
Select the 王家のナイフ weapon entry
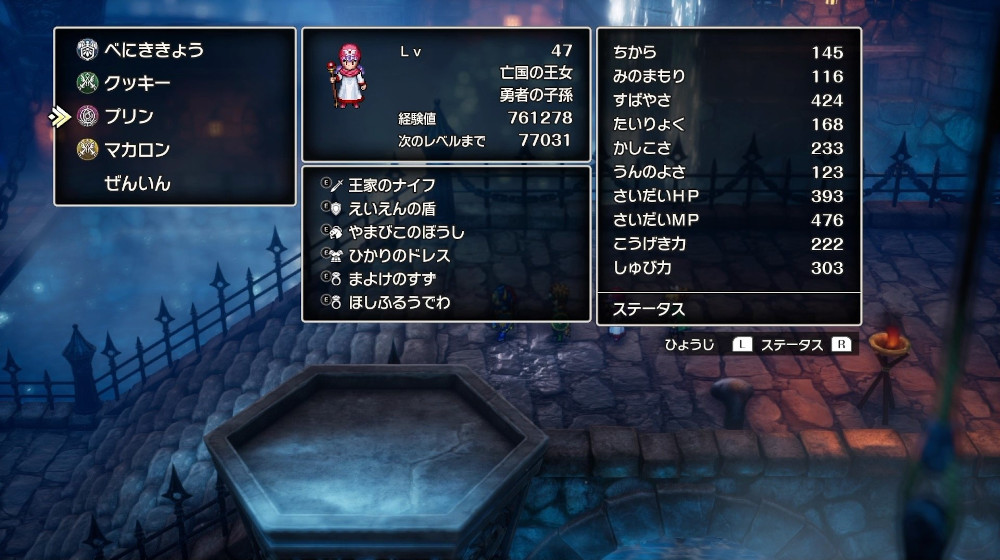[x=392, y=185]
